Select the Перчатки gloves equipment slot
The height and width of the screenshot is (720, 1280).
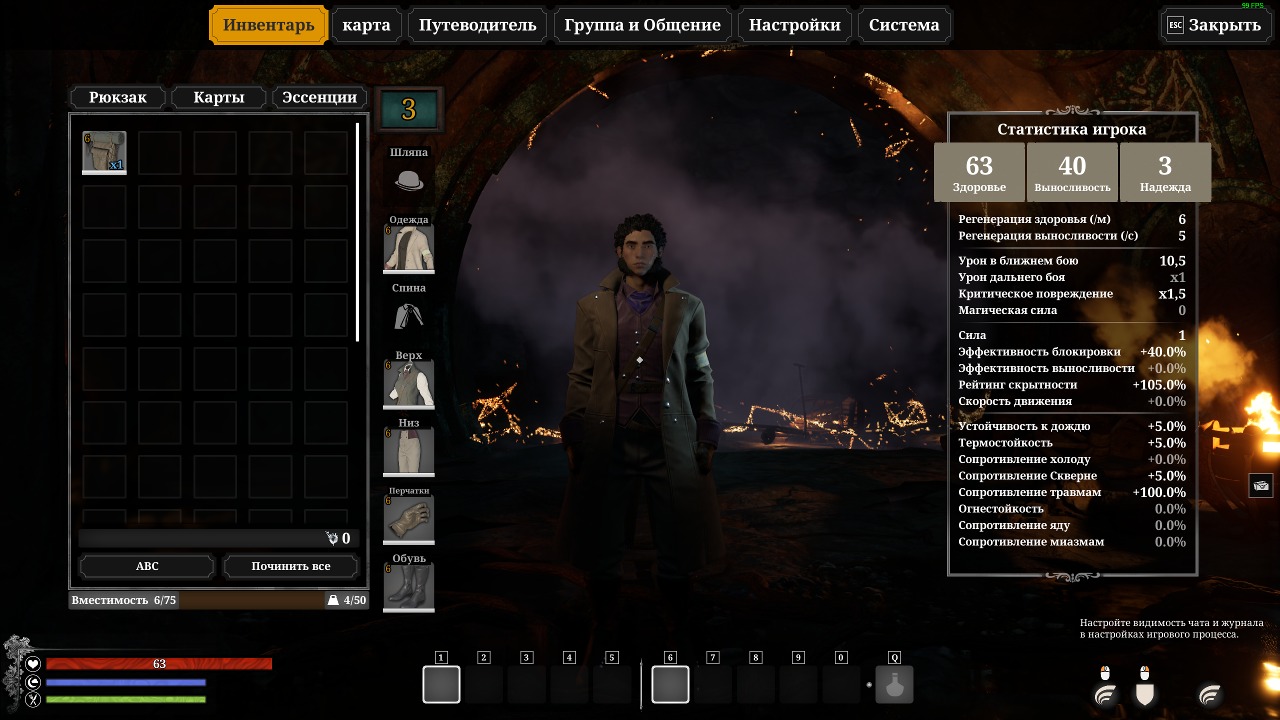[409, 520]
